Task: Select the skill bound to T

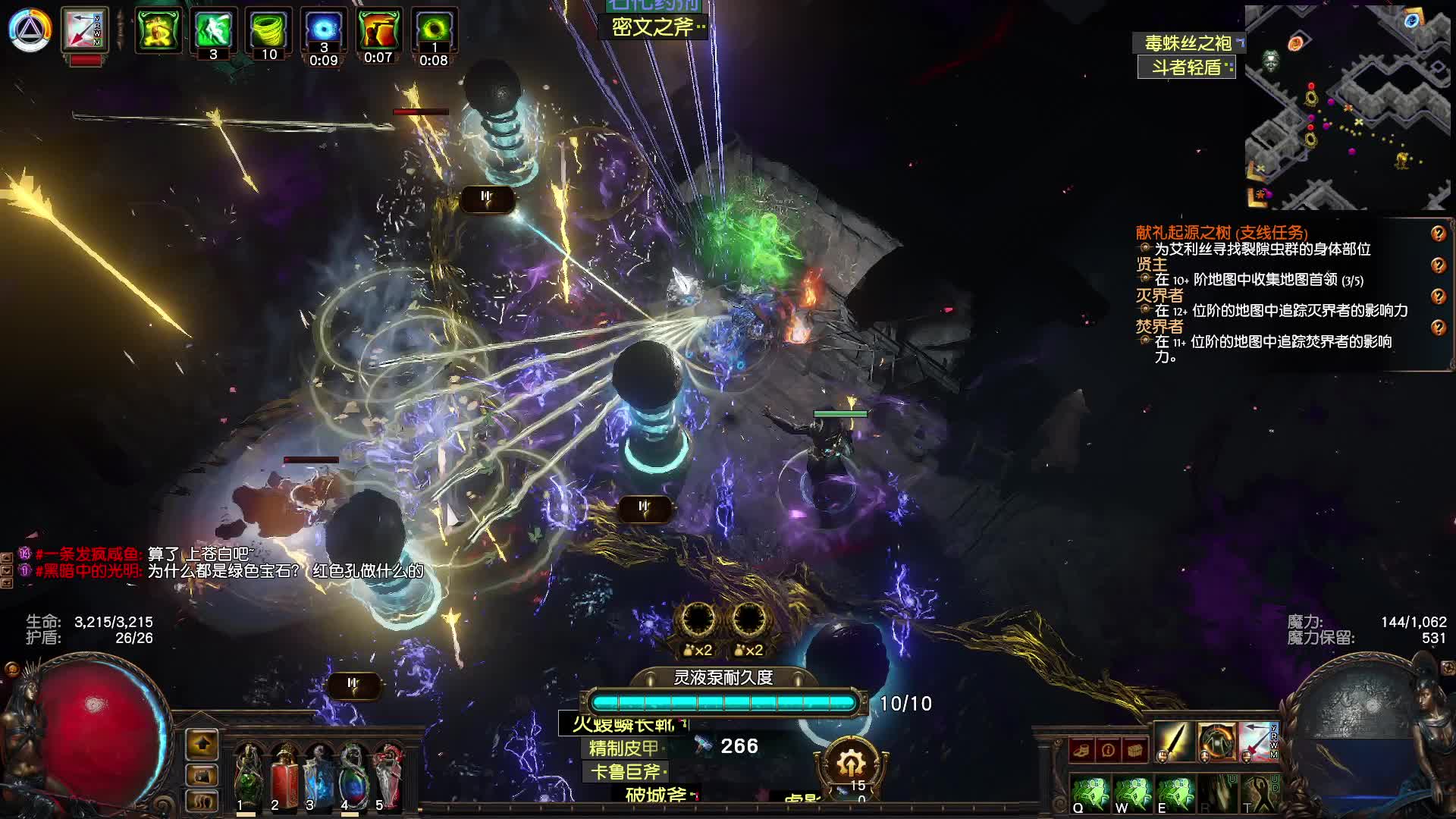Action: click(1259, 793)
